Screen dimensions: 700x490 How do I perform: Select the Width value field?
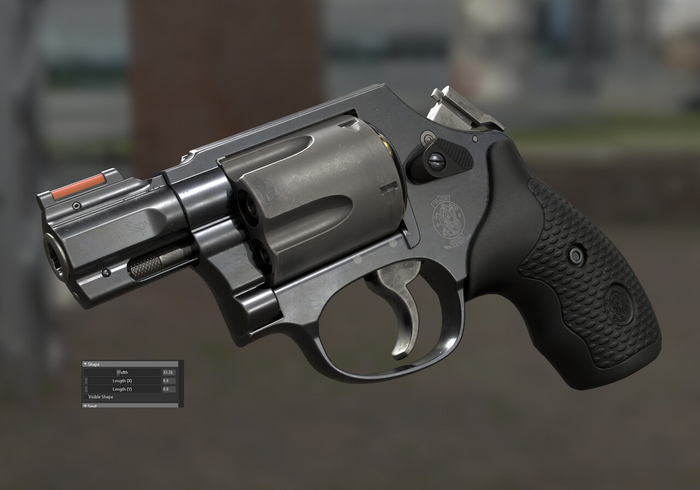point(168,373)
